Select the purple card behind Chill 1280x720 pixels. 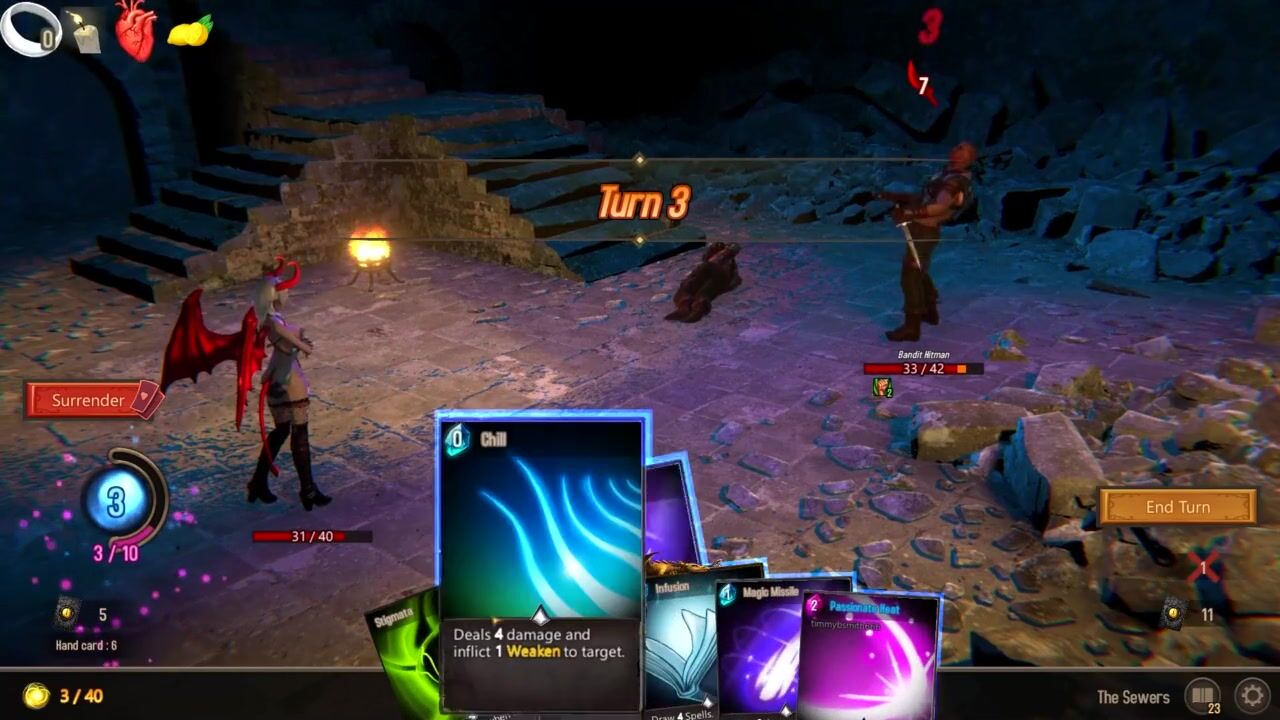[x=670, y=510]
